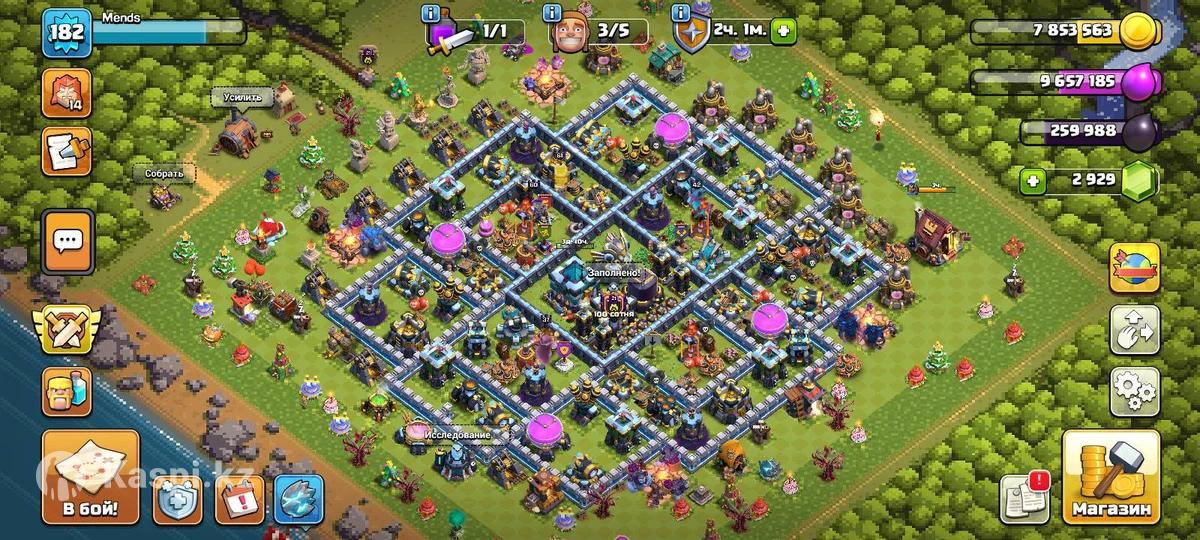This screenshot has width=1200, height=540.
Task: Open the chat speech bubble panel
Action: 68,241
